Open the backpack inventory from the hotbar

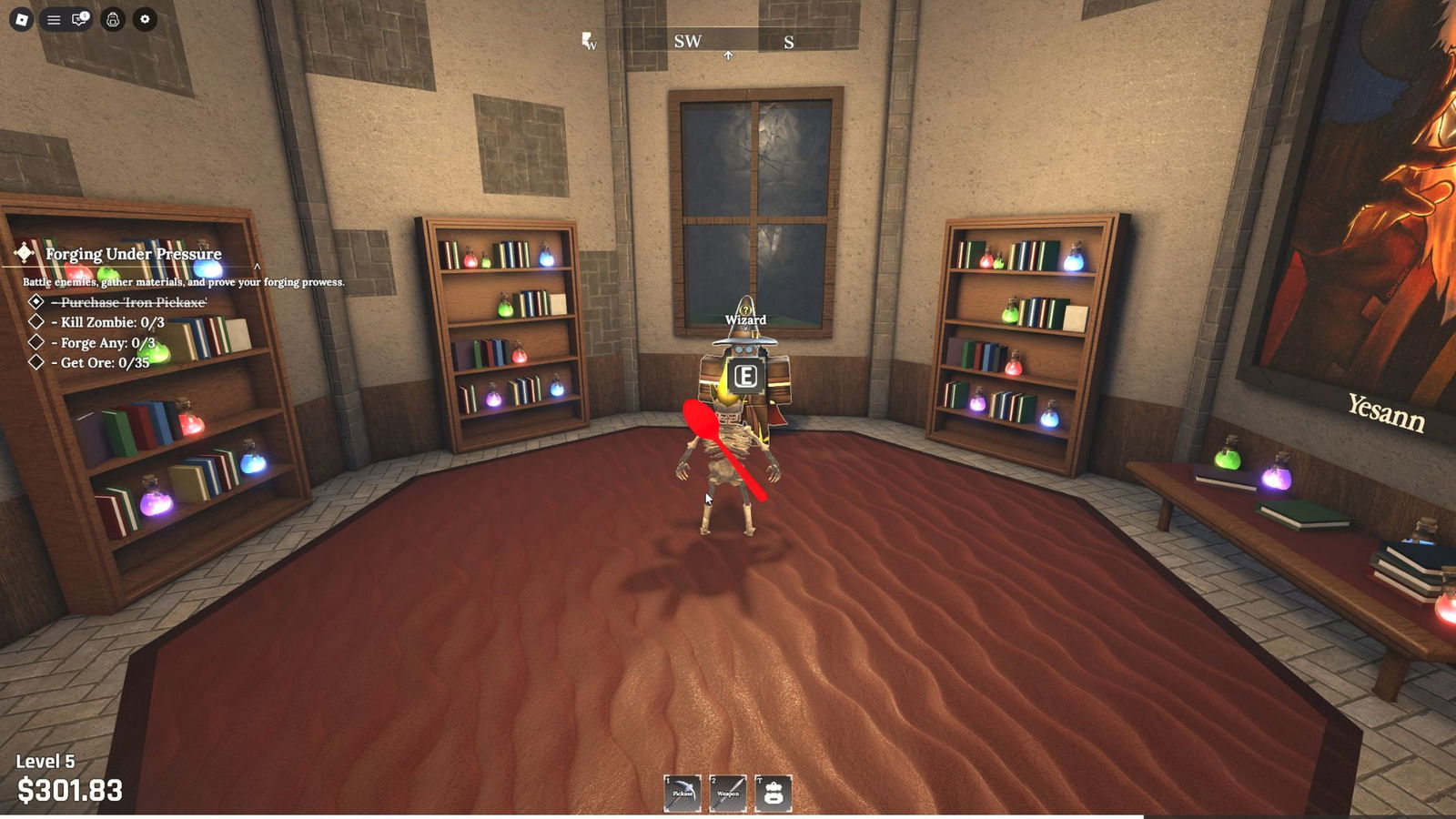(x=773, y=794)
